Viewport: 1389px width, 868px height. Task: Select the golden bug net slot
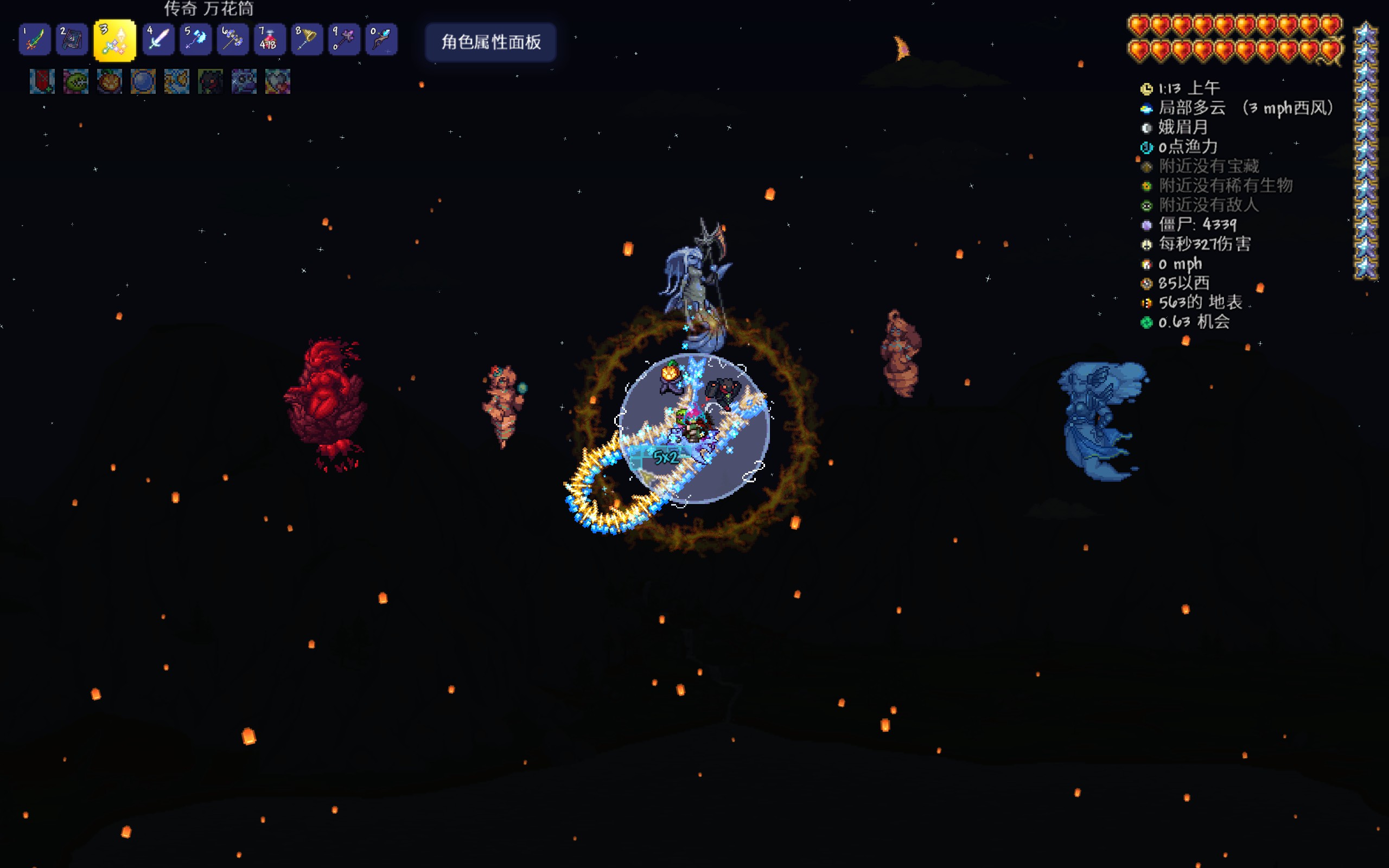pyautogui.click(x=307, y=40)
